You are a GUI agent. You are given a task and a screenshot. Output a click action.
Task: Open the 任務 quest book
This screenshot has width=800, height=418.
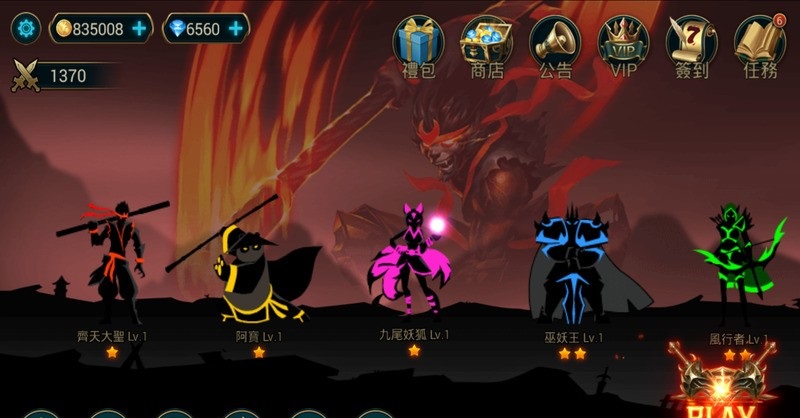760,43
